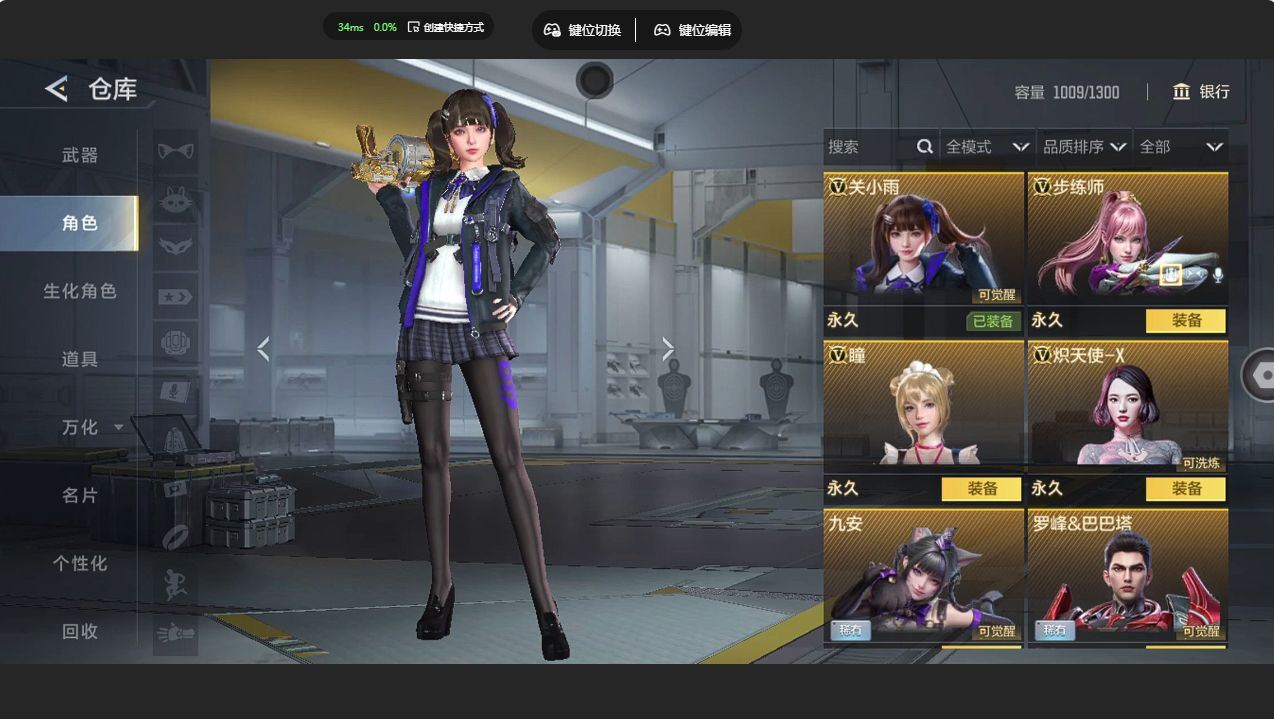Open the 品质排序 sort dropdown

coord(1084,147)
